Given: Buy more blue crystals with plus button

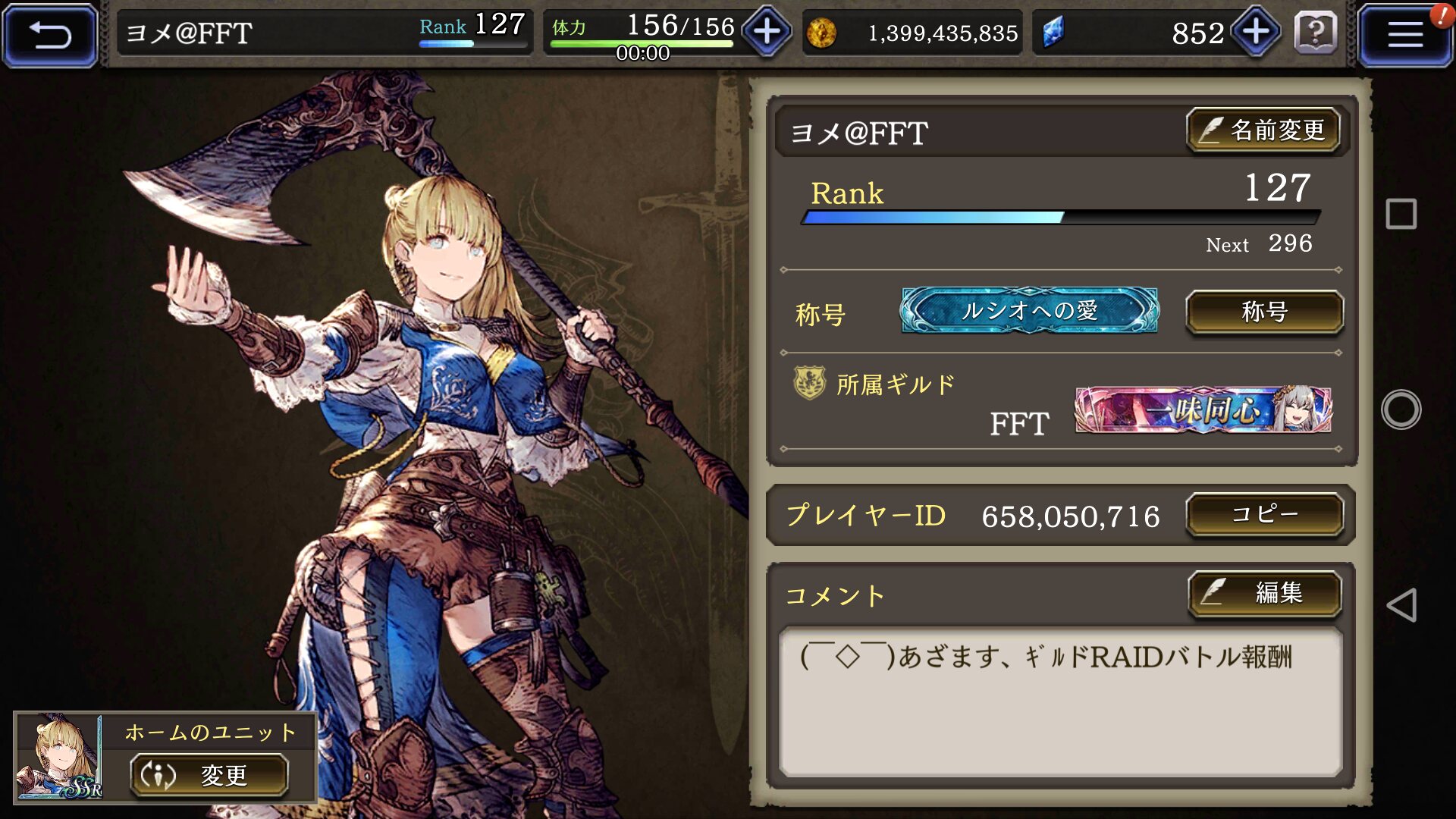Looking at the screenshot, I should pos(1256,32).
